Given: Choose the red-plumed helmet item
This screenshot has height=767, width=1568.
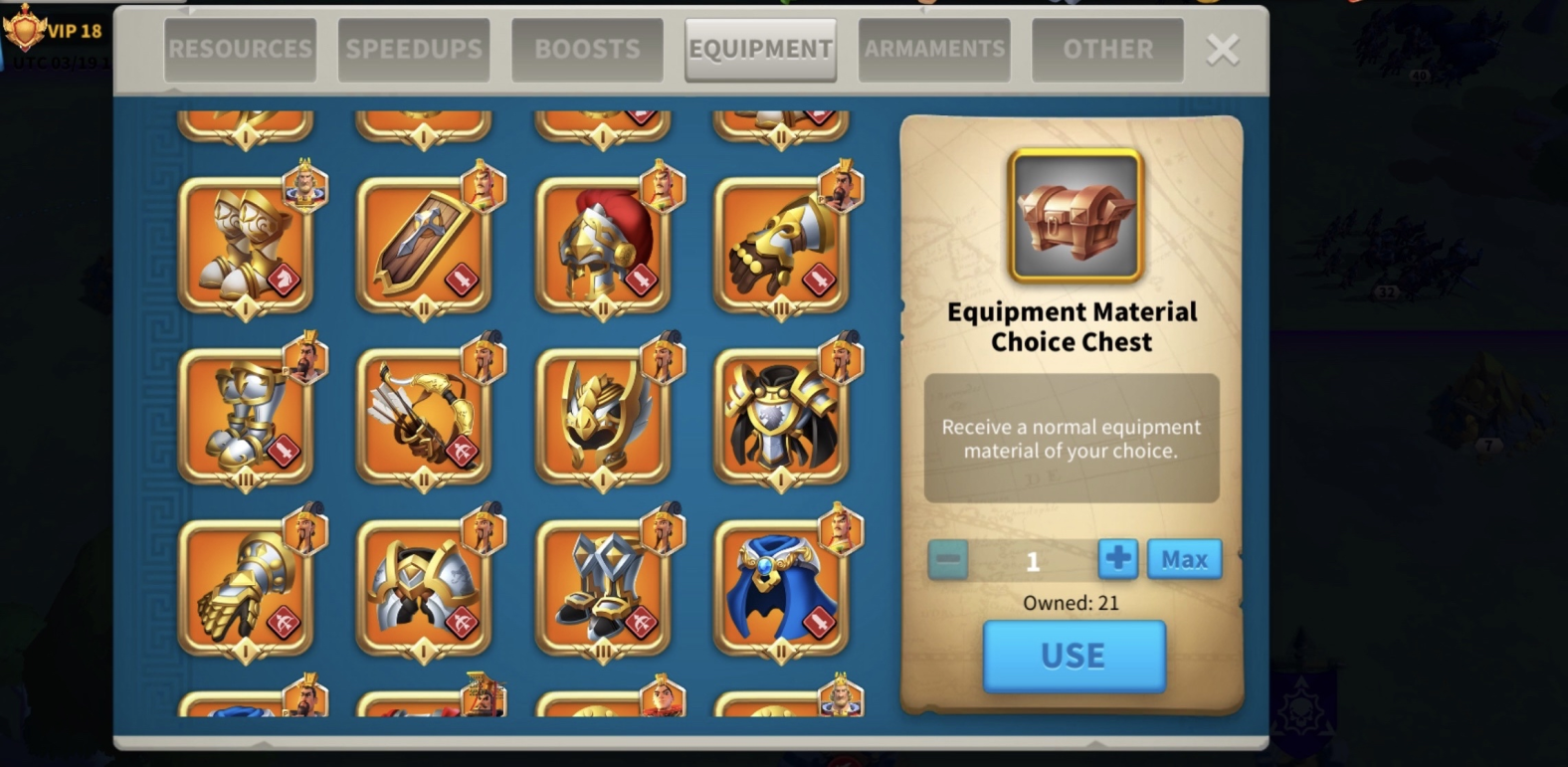Looking at the screenshot, I should (602, 245).
